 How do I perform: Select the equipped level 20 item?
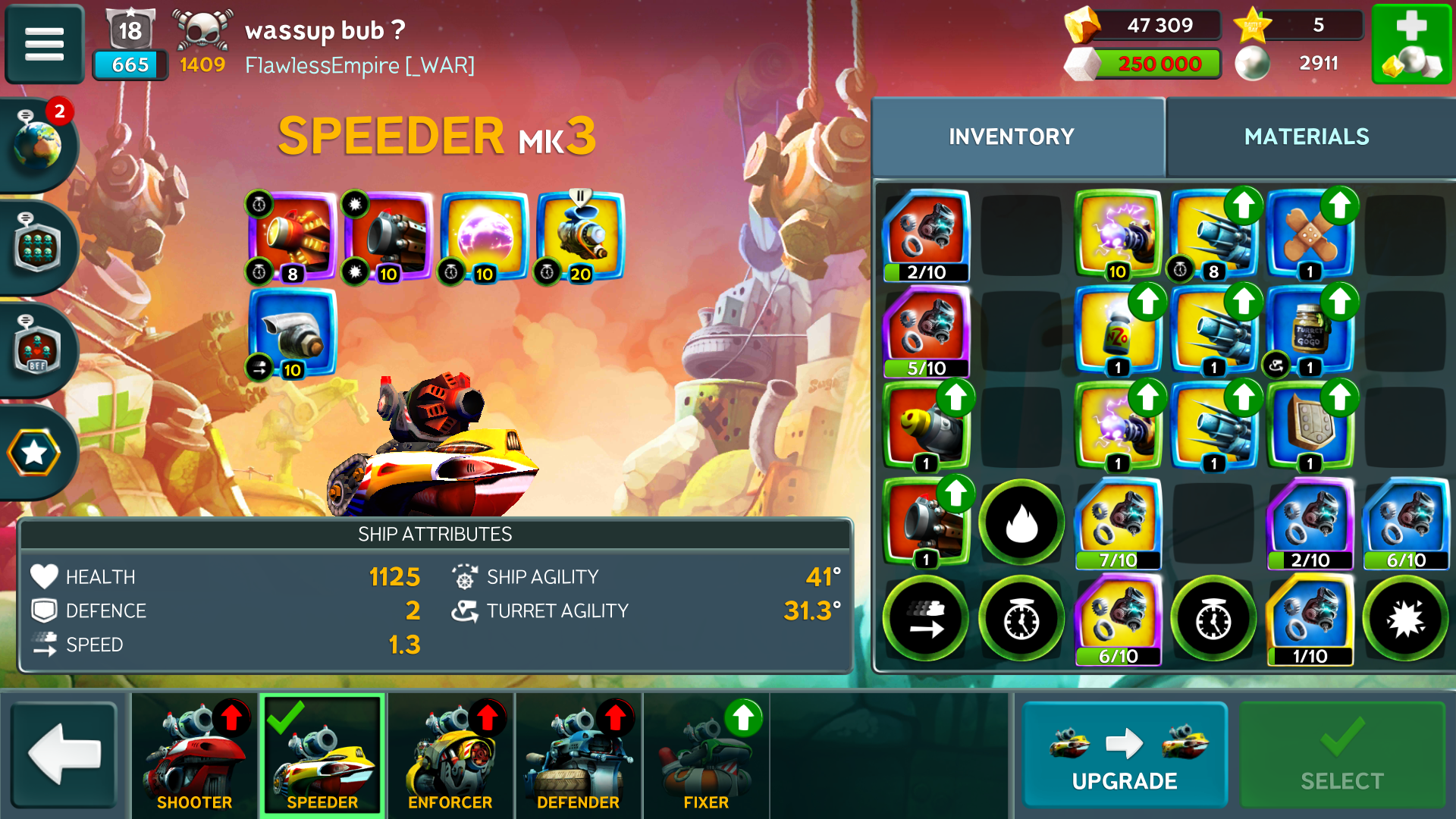pyautogui.click(x=580, y=237)
